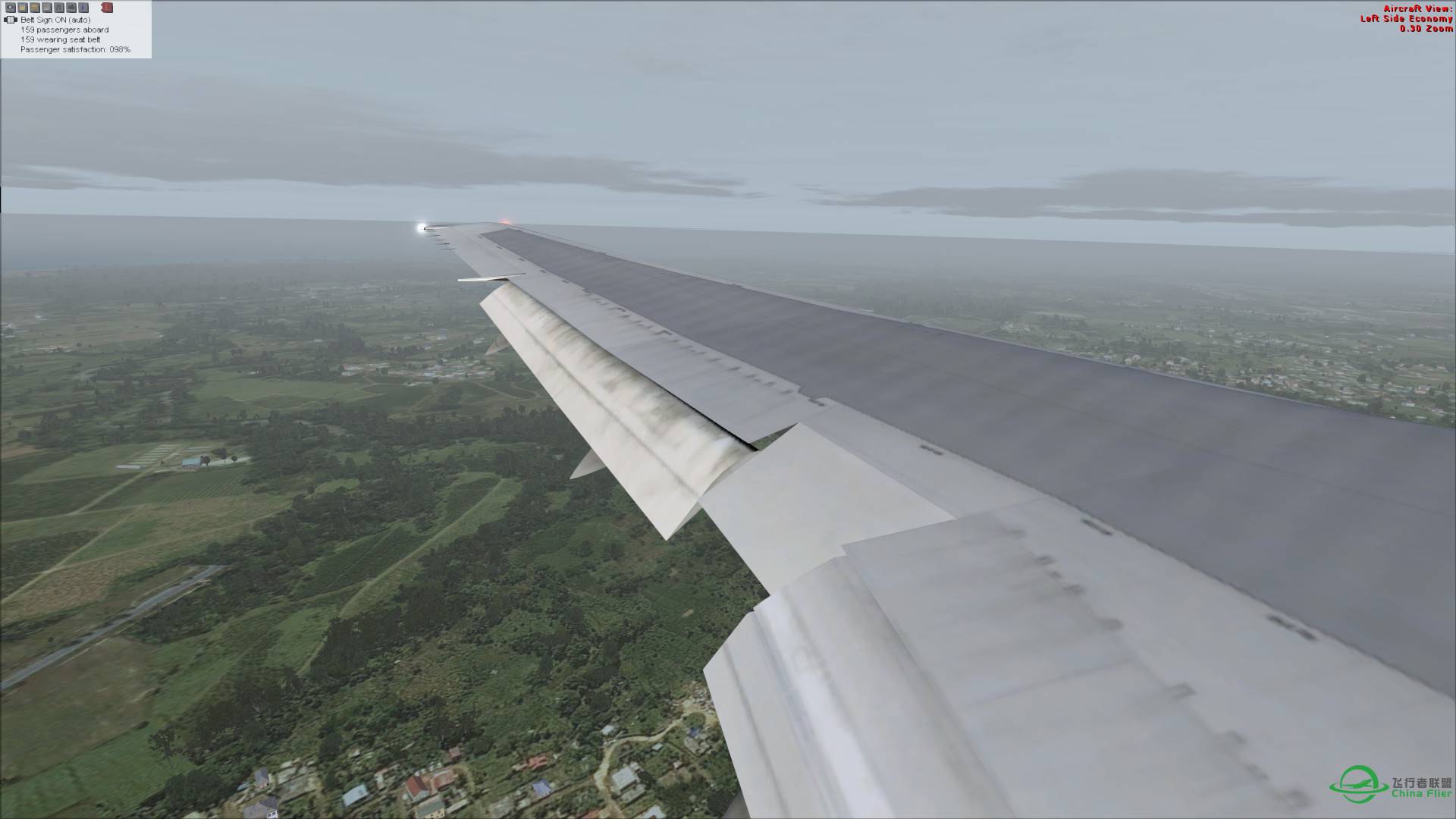Expand the FSPassengers status panel
The height and width of the screenshot is (819, 1456).
pos(76,30)
